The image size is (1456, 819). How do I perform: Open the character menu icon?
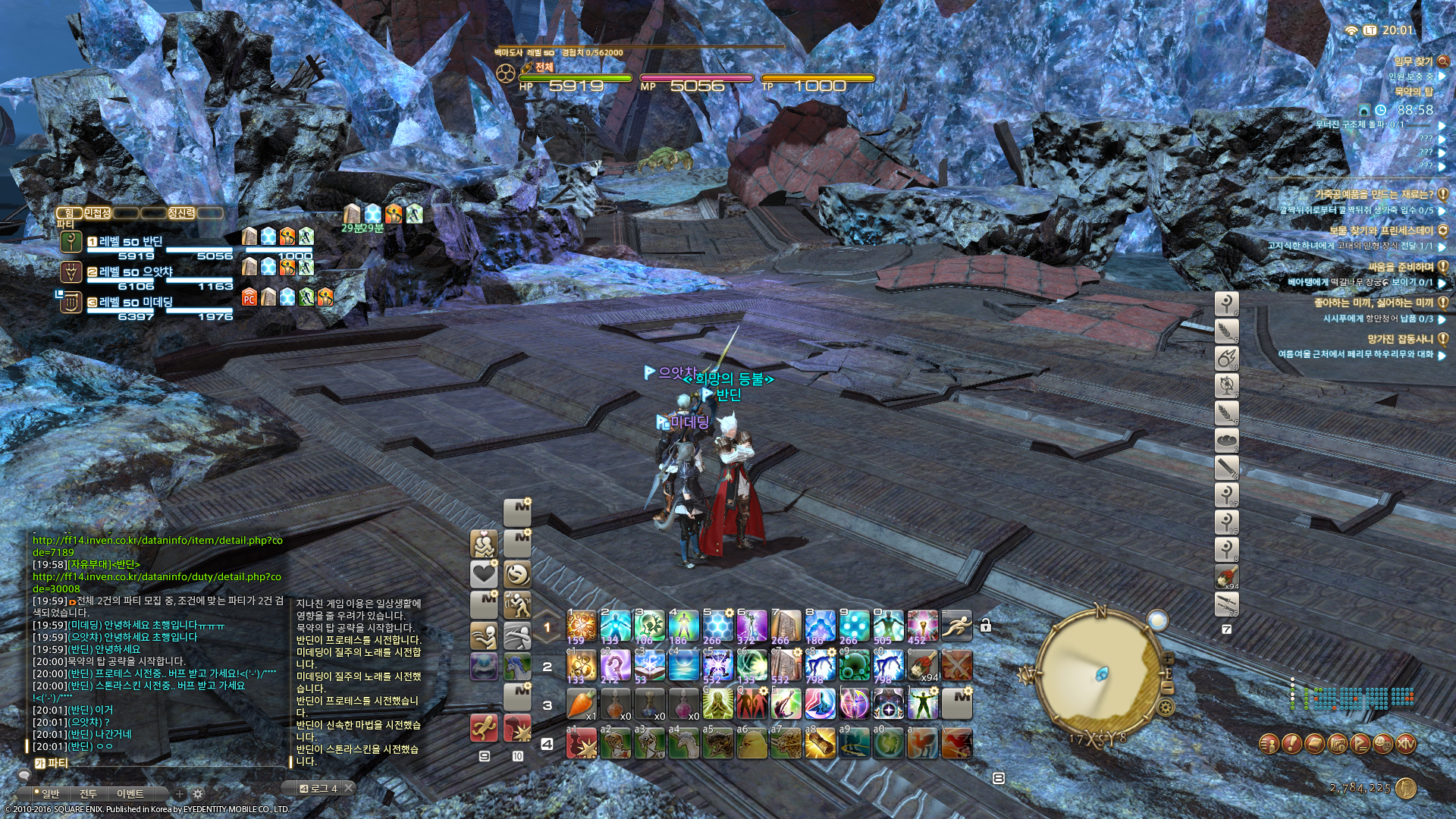point(1269,744)
